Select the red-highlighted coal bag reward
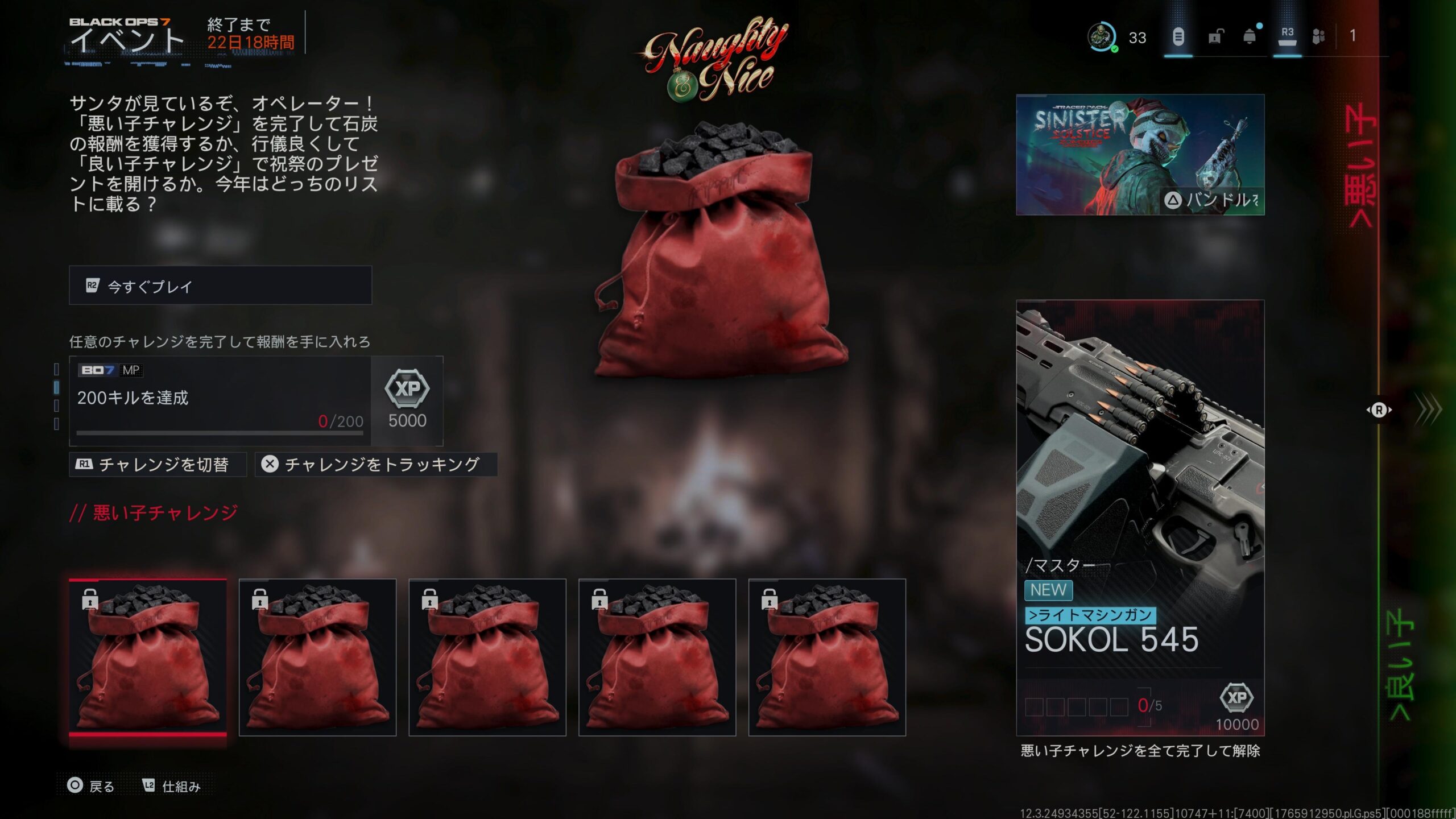The width and height of the screenshot is (1456, 819). click(148, 657)
